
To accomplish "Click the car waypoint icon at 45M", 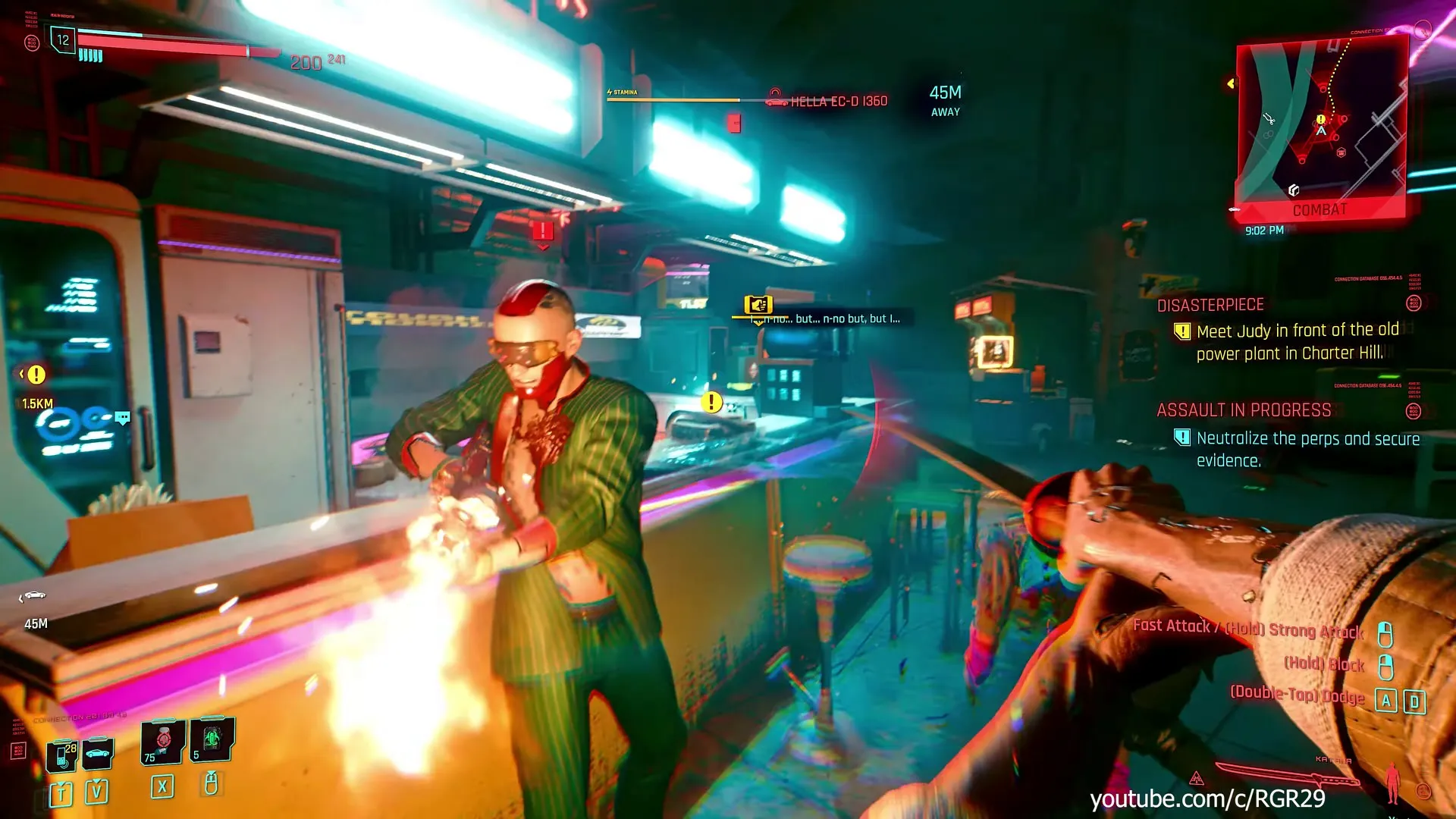I will pyautogui.click(x=33, y=596).
